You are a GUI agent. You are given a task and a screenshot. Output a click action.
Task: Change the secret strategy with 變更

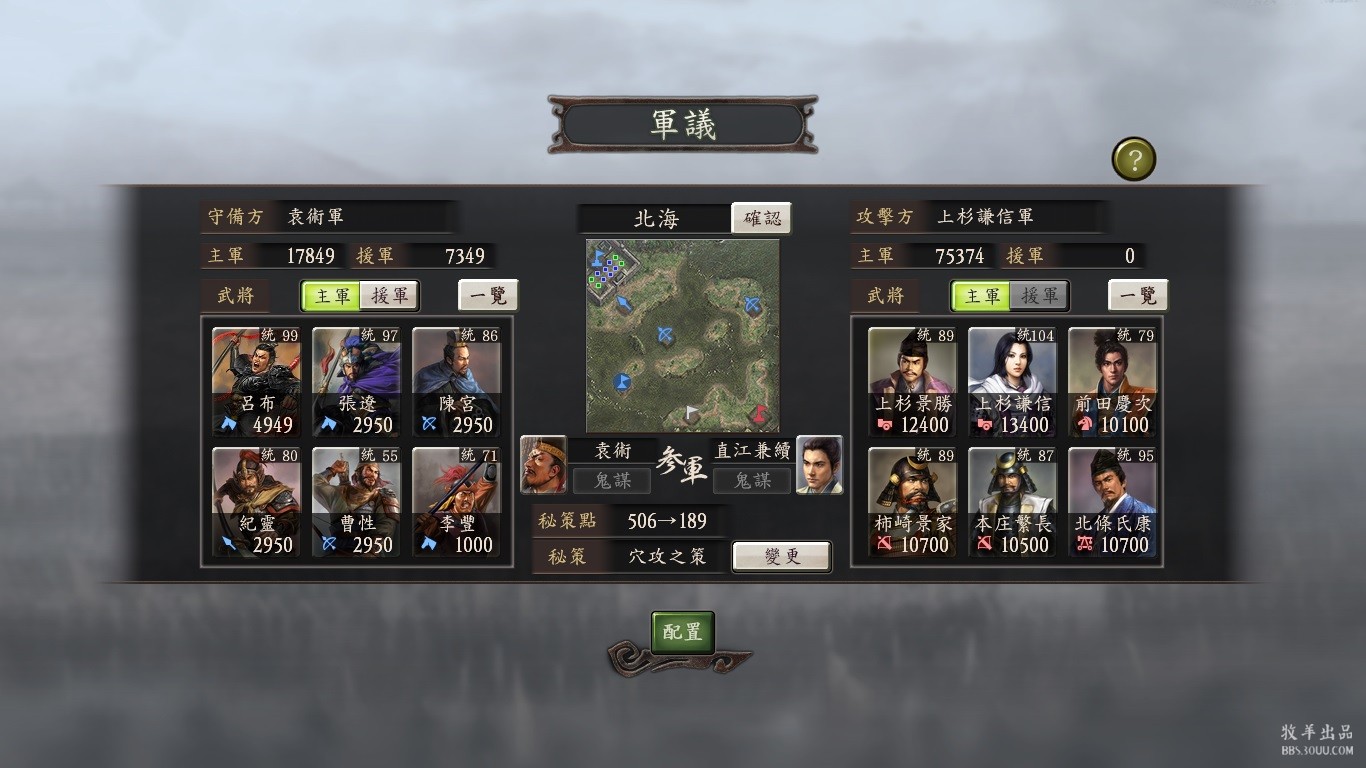click(781, 556)
